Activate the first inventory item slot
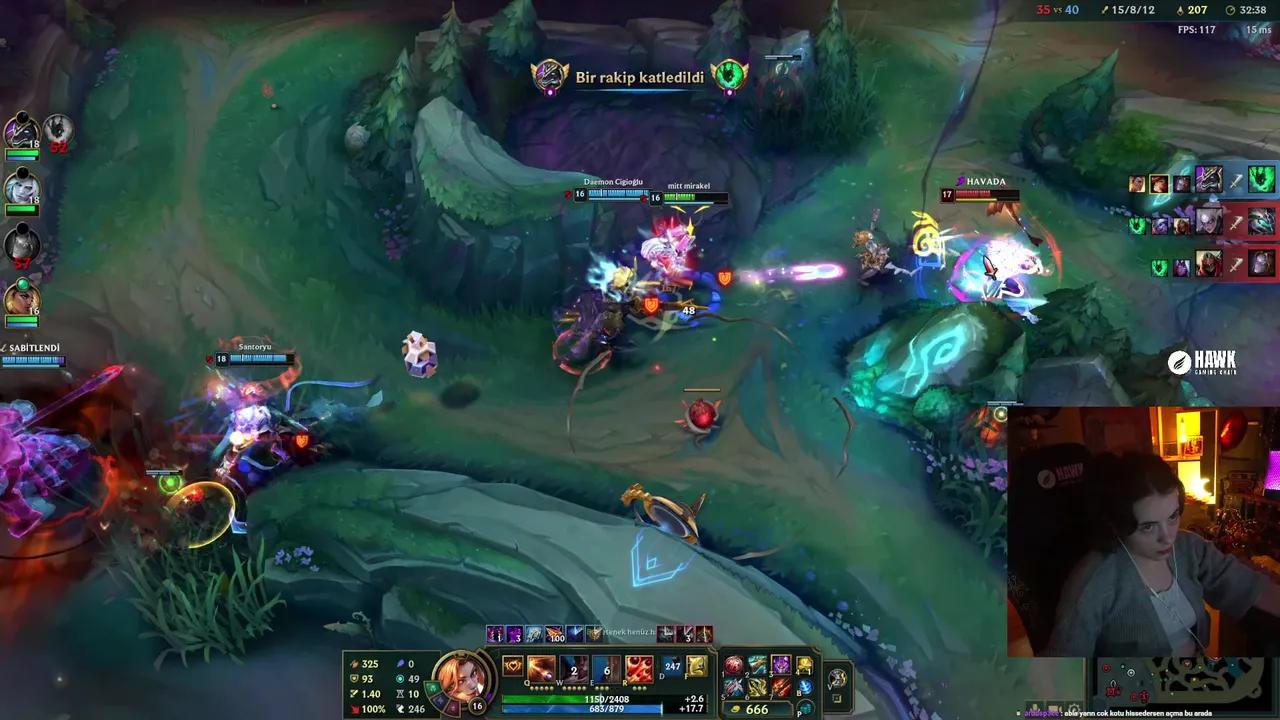Image resolution: width=1280 pixels, height=720 pixels. (733, 666)
